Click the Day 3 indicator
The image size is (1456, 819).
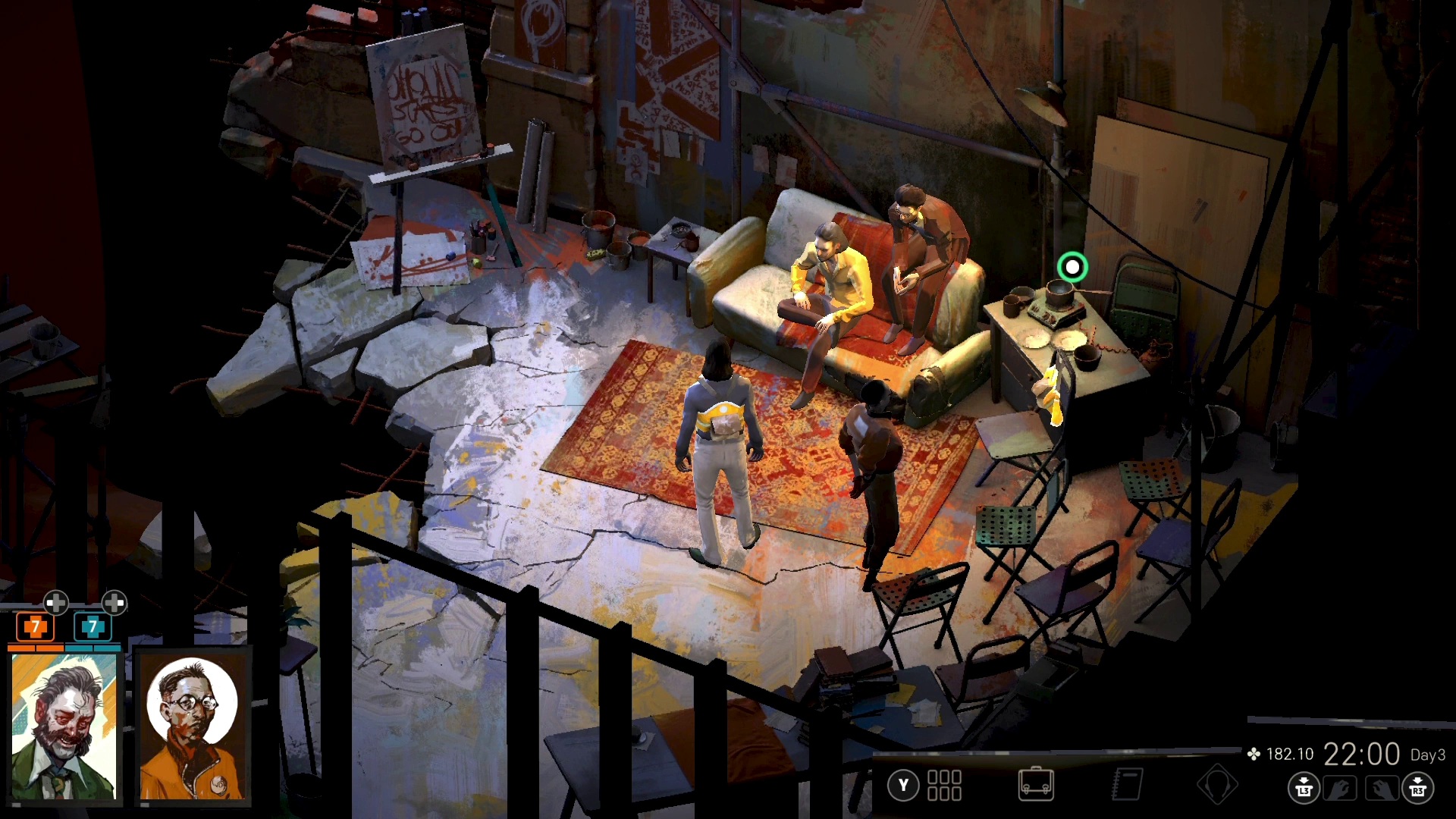pyautogui.click(x=1429, y=755)
